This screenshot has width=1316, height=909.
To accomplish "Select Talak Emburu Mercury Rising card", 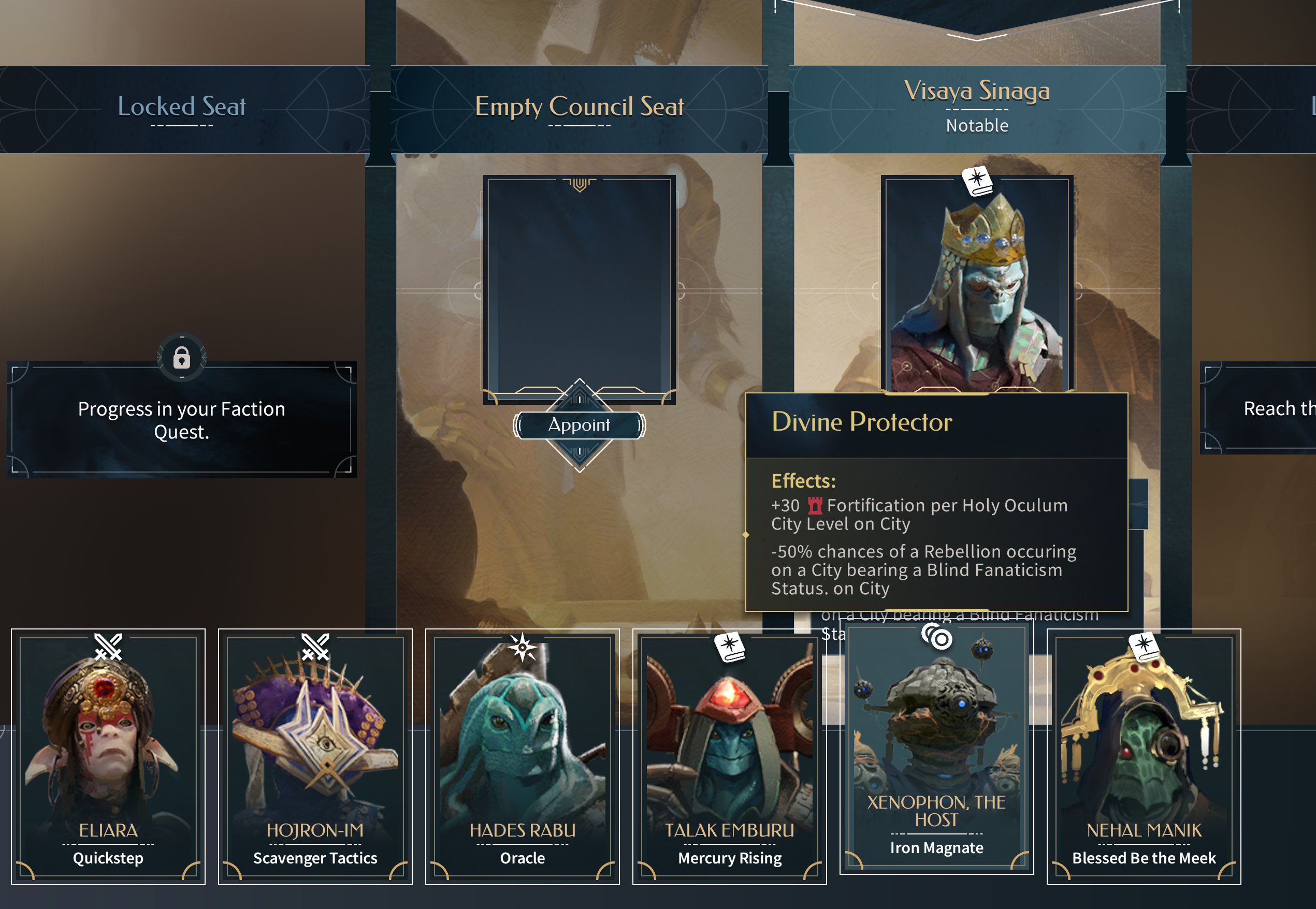I will 729,756.
